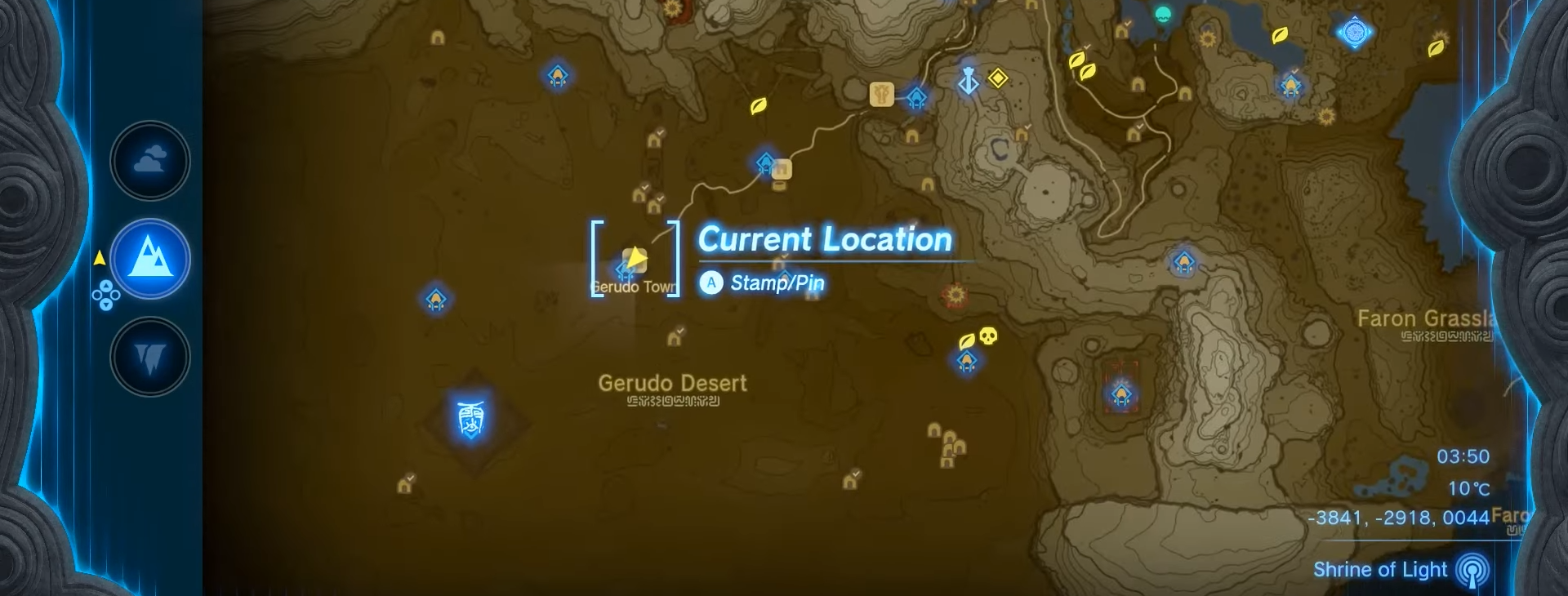Click the skull enemy camp icon near Faron
1568x596 pixels.
click(x=988, y=336)
